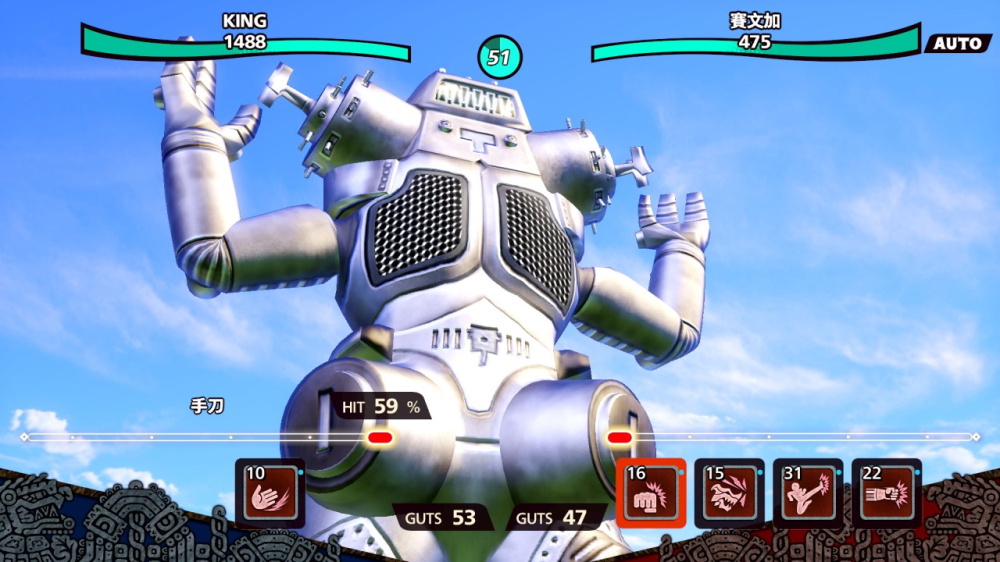Screen dimensions: 1000x562
Task: Use the punch skill costing 16
Action: pyautogui.click(x=650, y=492)
